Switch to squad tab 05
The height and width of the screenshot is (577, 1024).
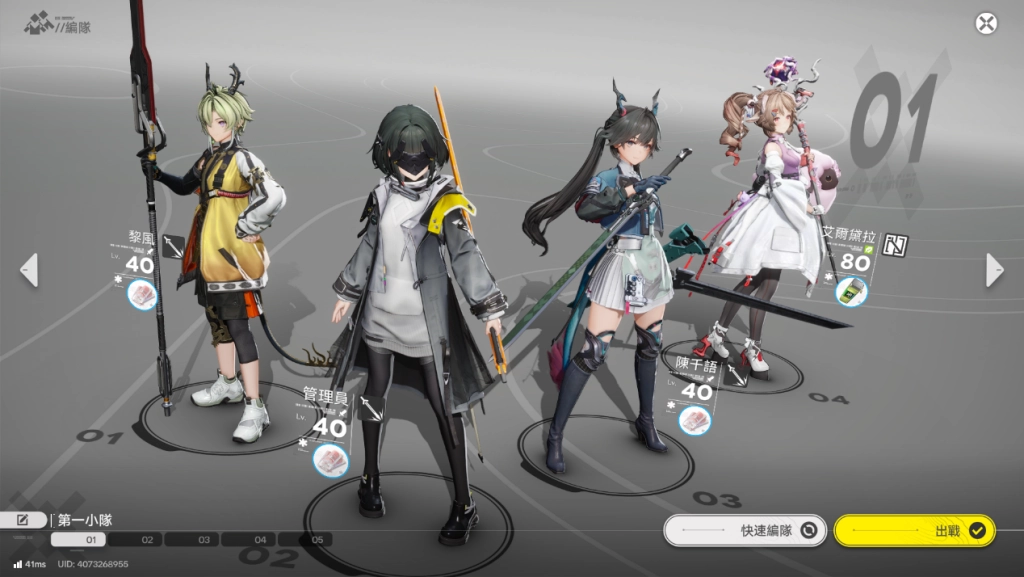pos(316,540)
